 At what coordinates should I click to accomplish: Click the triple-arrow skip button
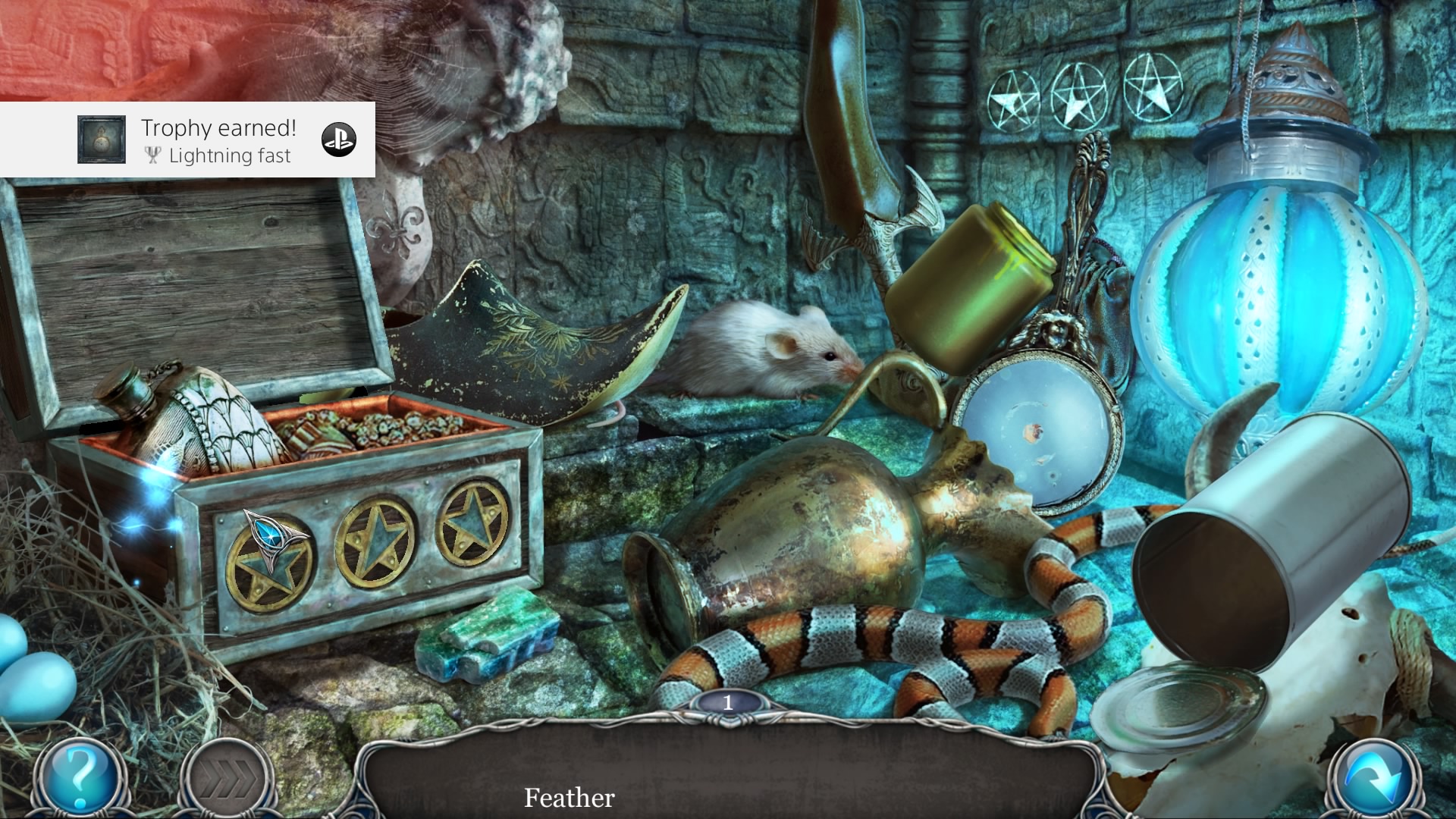(226, 779)
